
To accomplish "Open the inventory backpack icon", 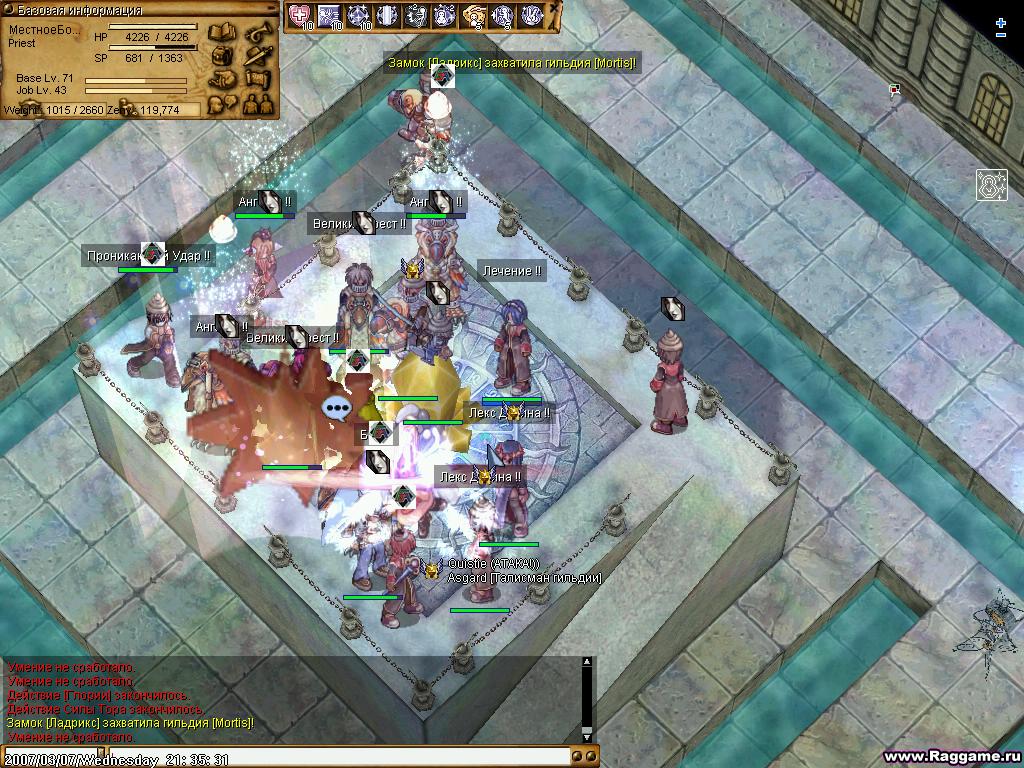I will click(x=223, y=56).
